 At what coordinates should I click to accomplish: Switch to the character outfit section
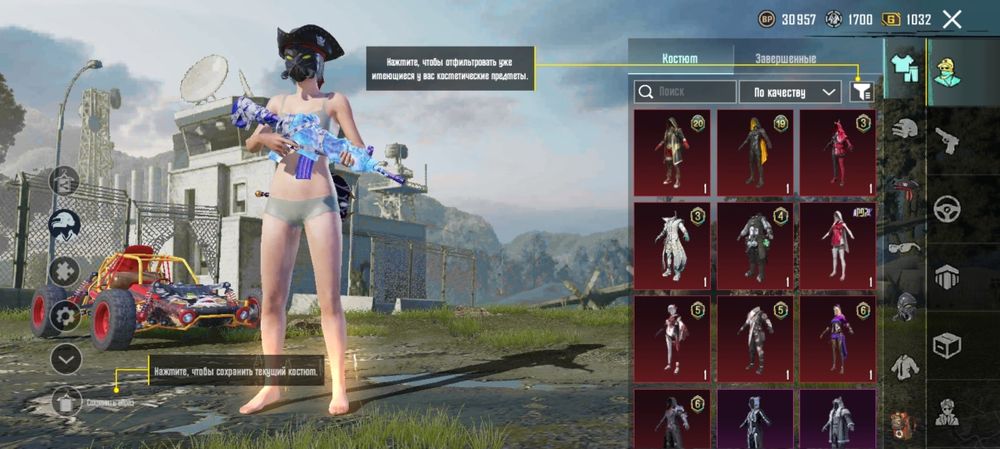[946, 72]
